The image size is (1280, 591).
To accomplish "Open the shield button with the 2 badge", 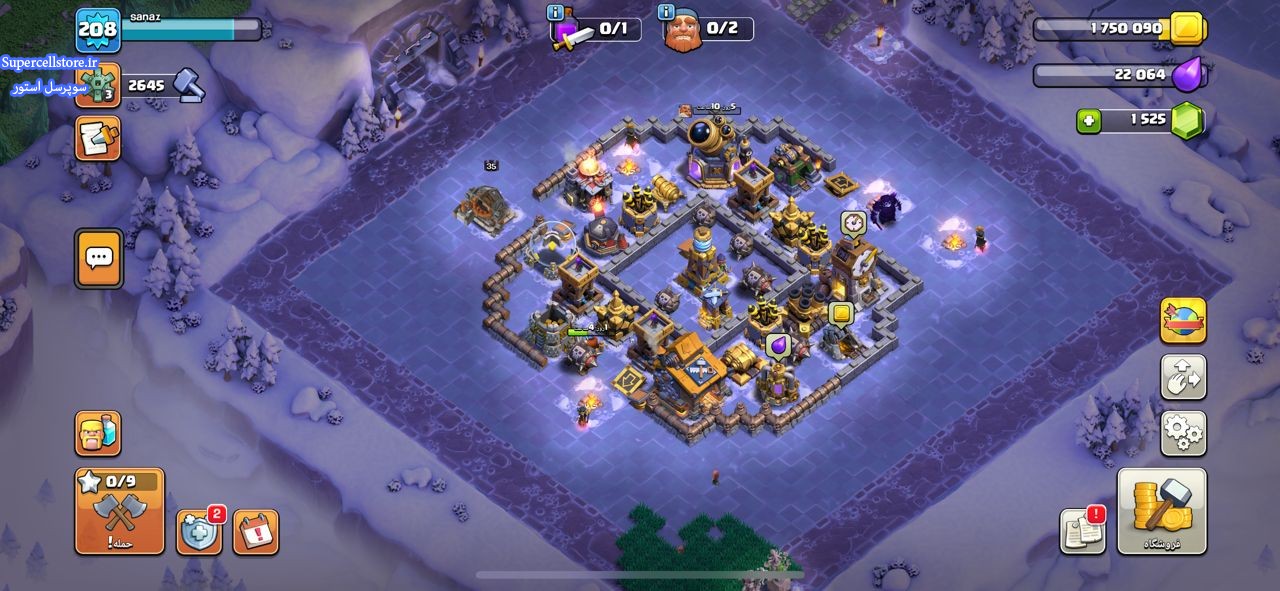I will pos(199,531).
